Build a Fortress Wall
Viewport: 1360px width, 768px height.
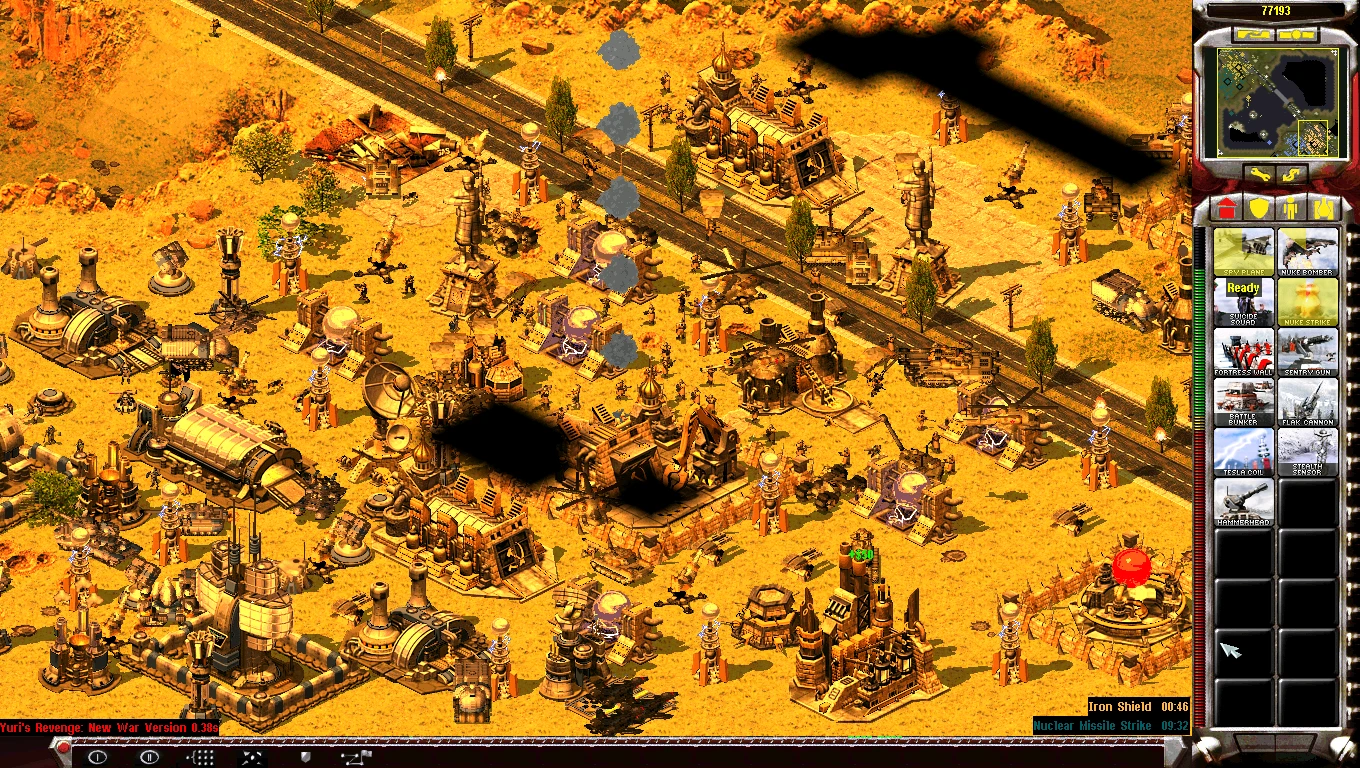1244,351
